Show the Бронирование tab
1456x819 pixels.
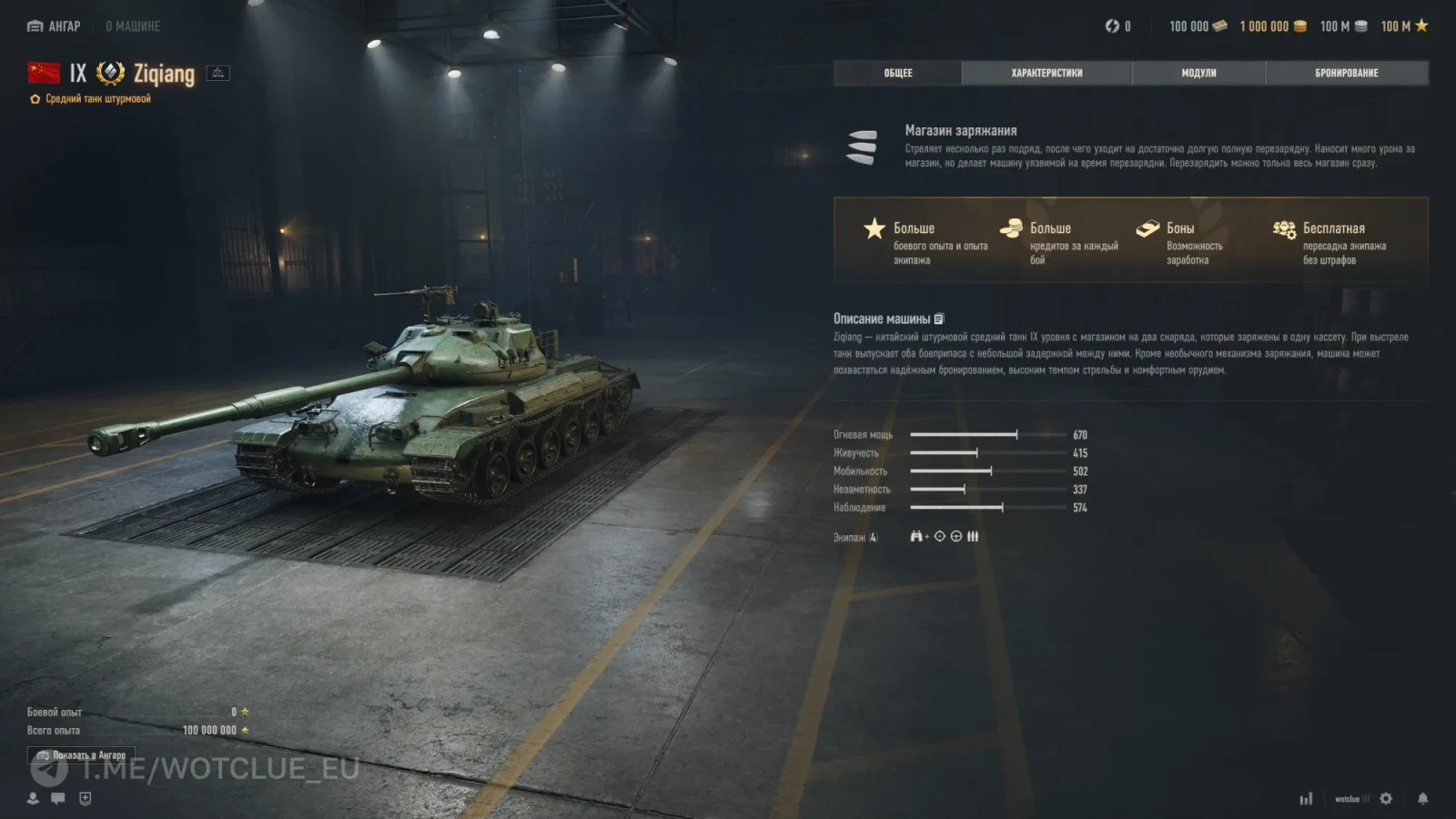[1346, 73]
